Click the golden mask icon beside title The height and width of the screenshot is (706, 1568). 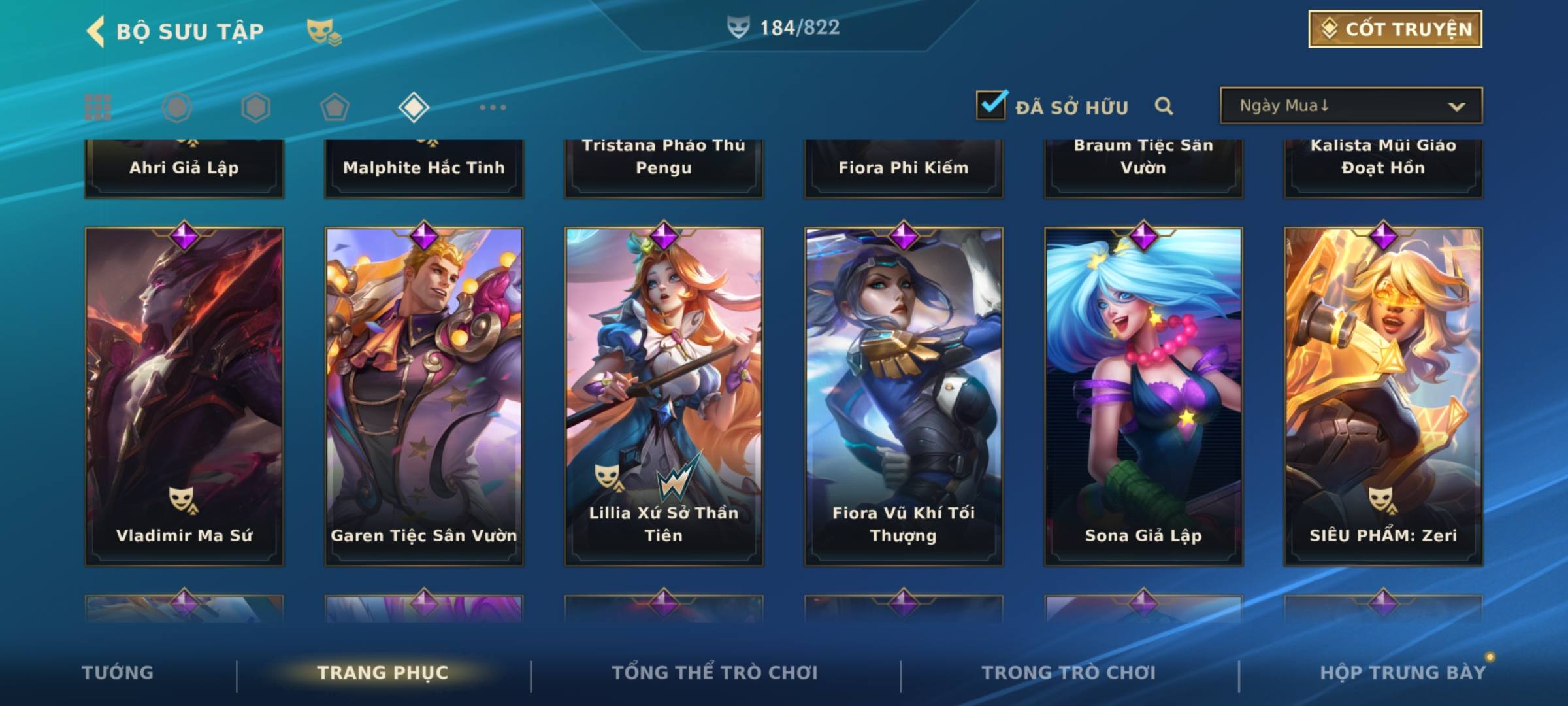323,31
